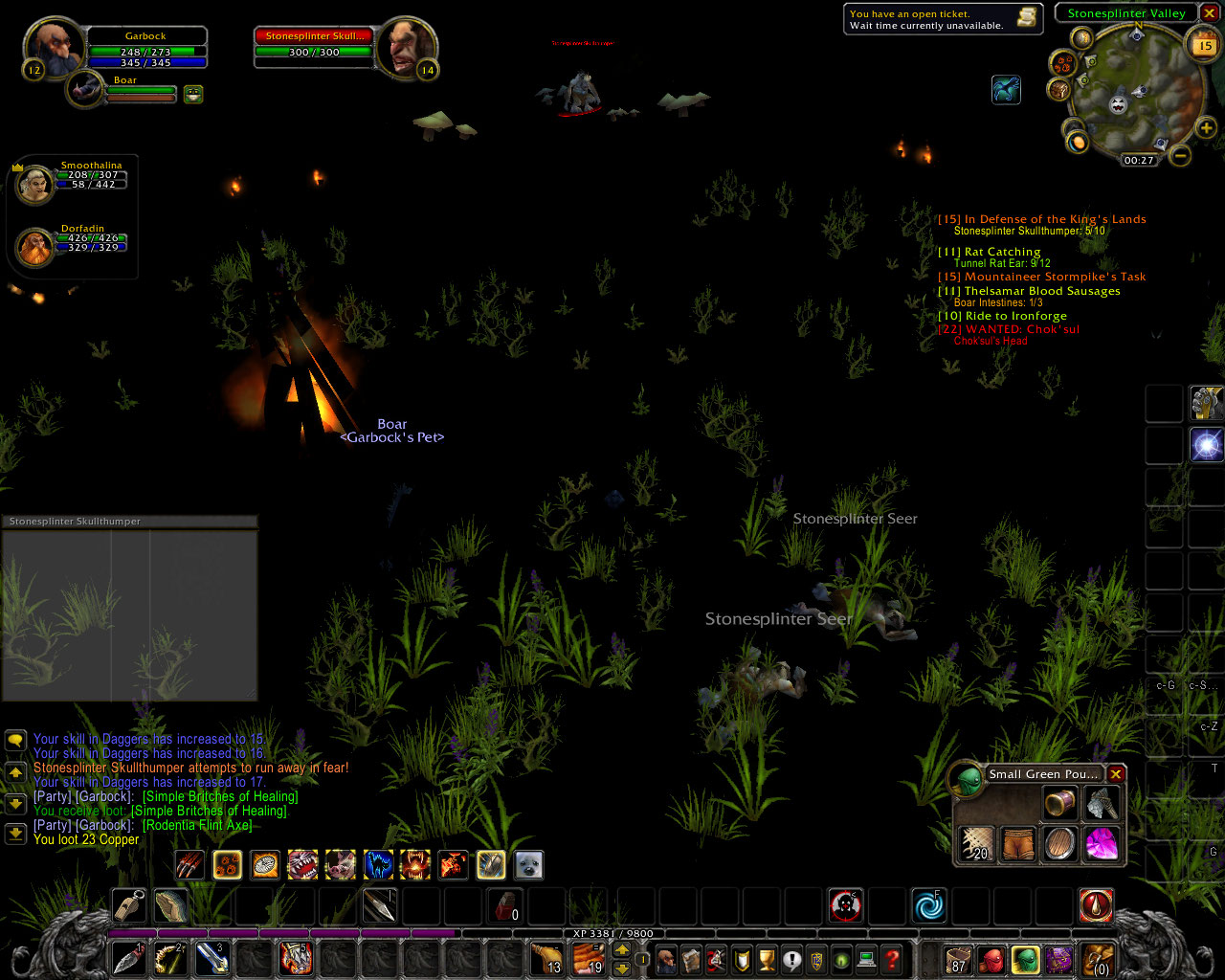The image size is (1225, 980).
Task: Click the blue aspect buff icon
Action: point(1006,90)
